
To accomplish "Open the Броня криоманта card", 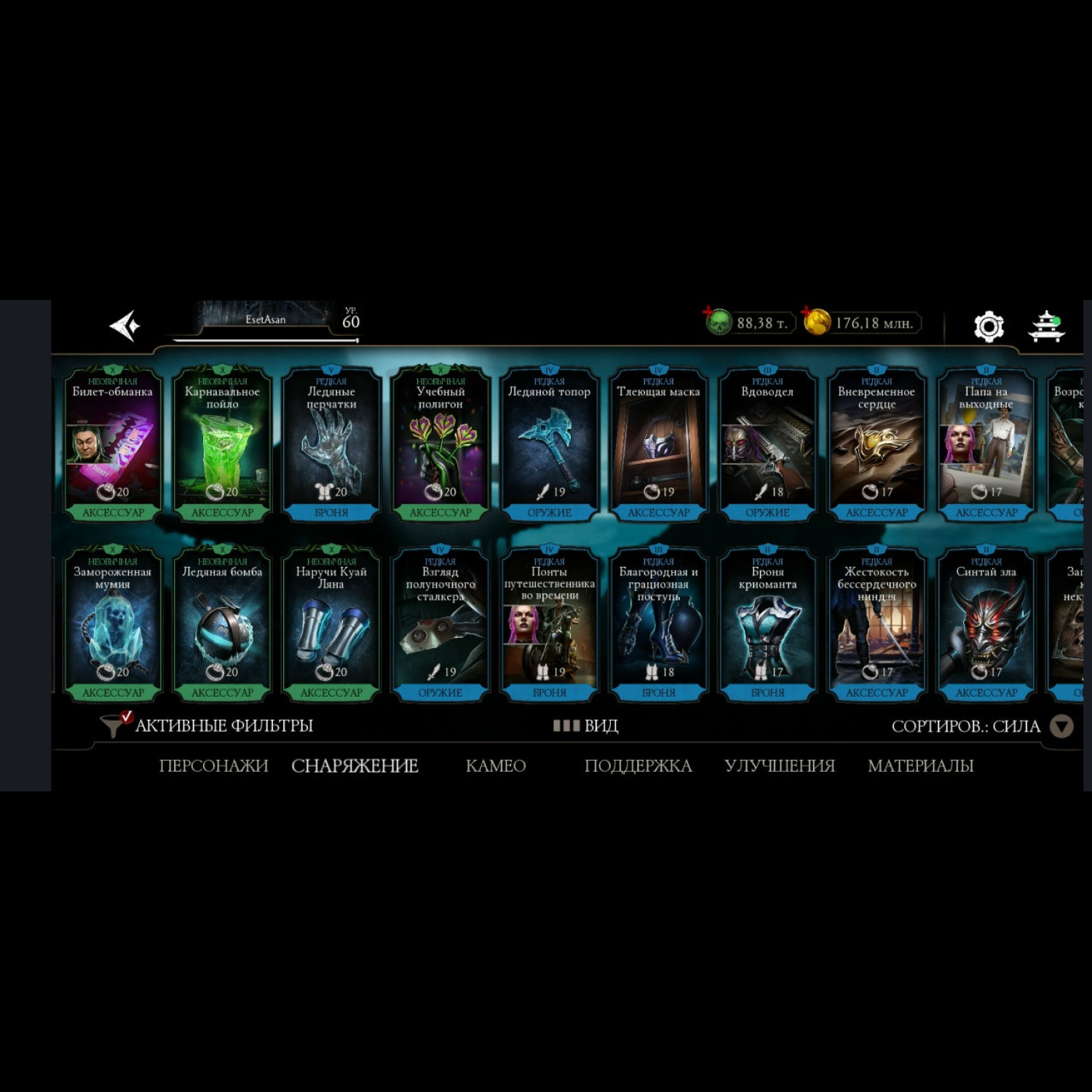I will coord(768,624).
